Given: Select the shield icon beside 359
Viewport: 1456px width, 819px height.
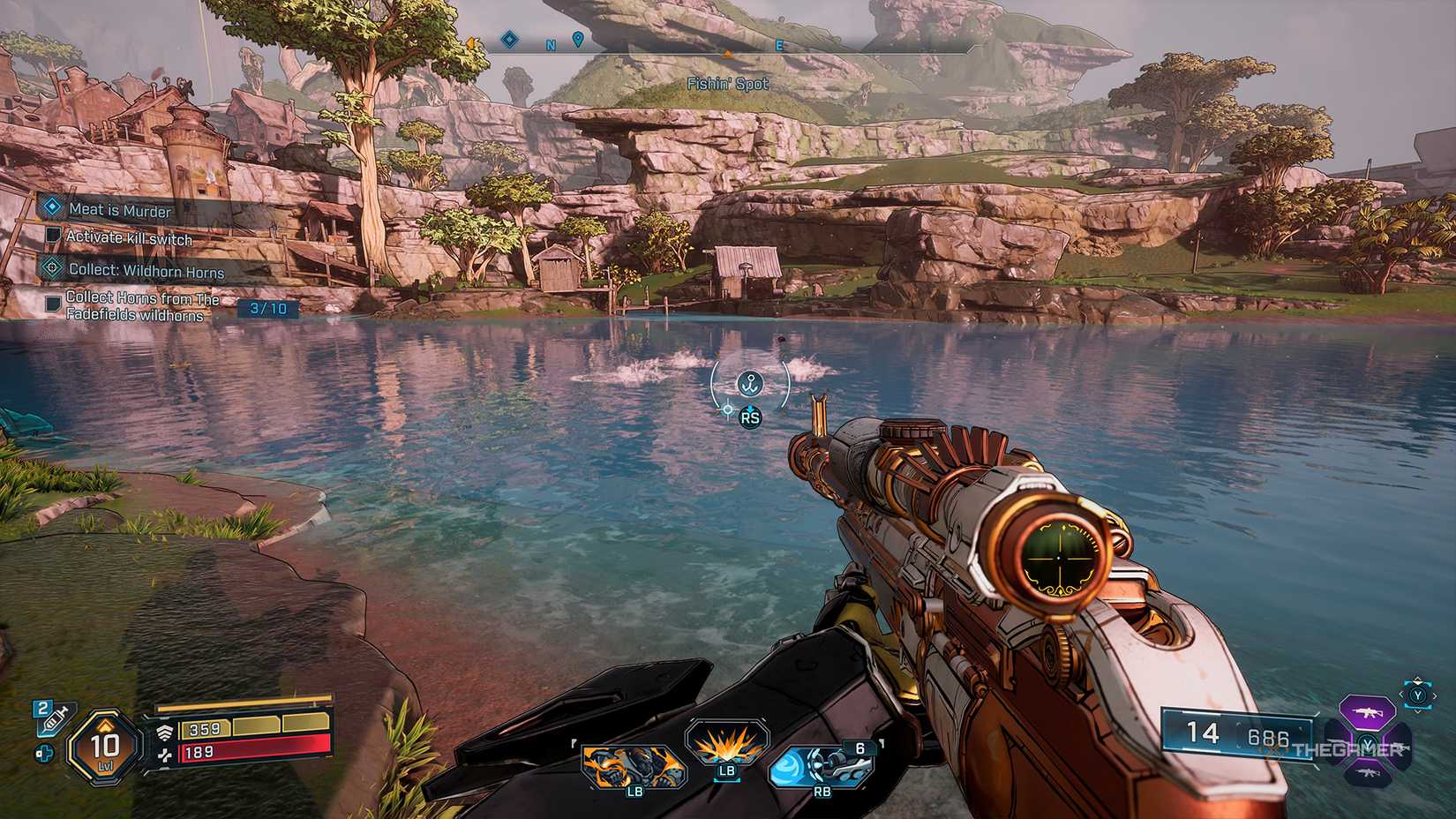Looking at the screenshot, I should click(x=166, y=732).
